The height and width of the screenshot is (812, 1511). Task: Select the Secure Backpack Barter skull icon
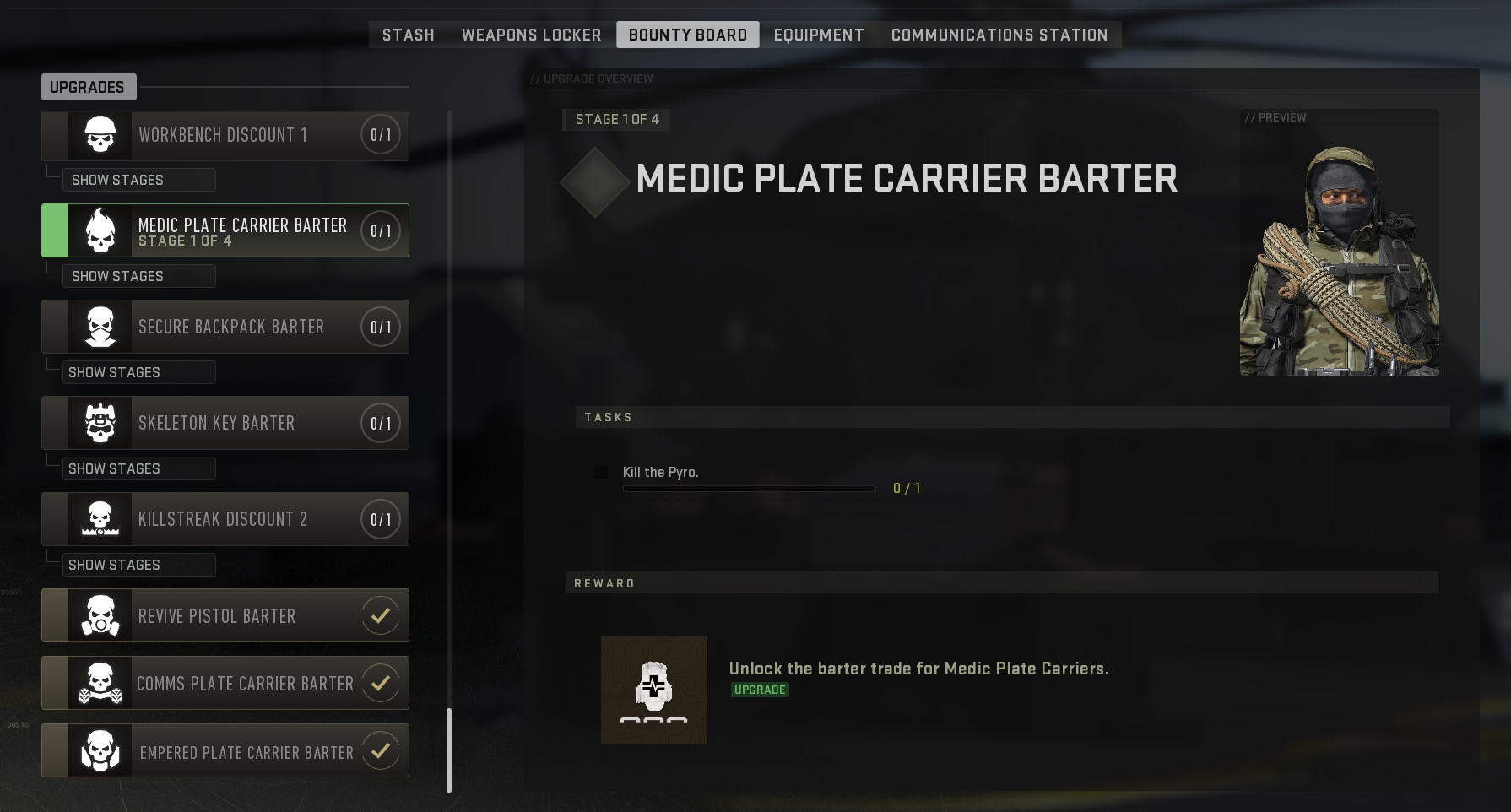point(99,327)
